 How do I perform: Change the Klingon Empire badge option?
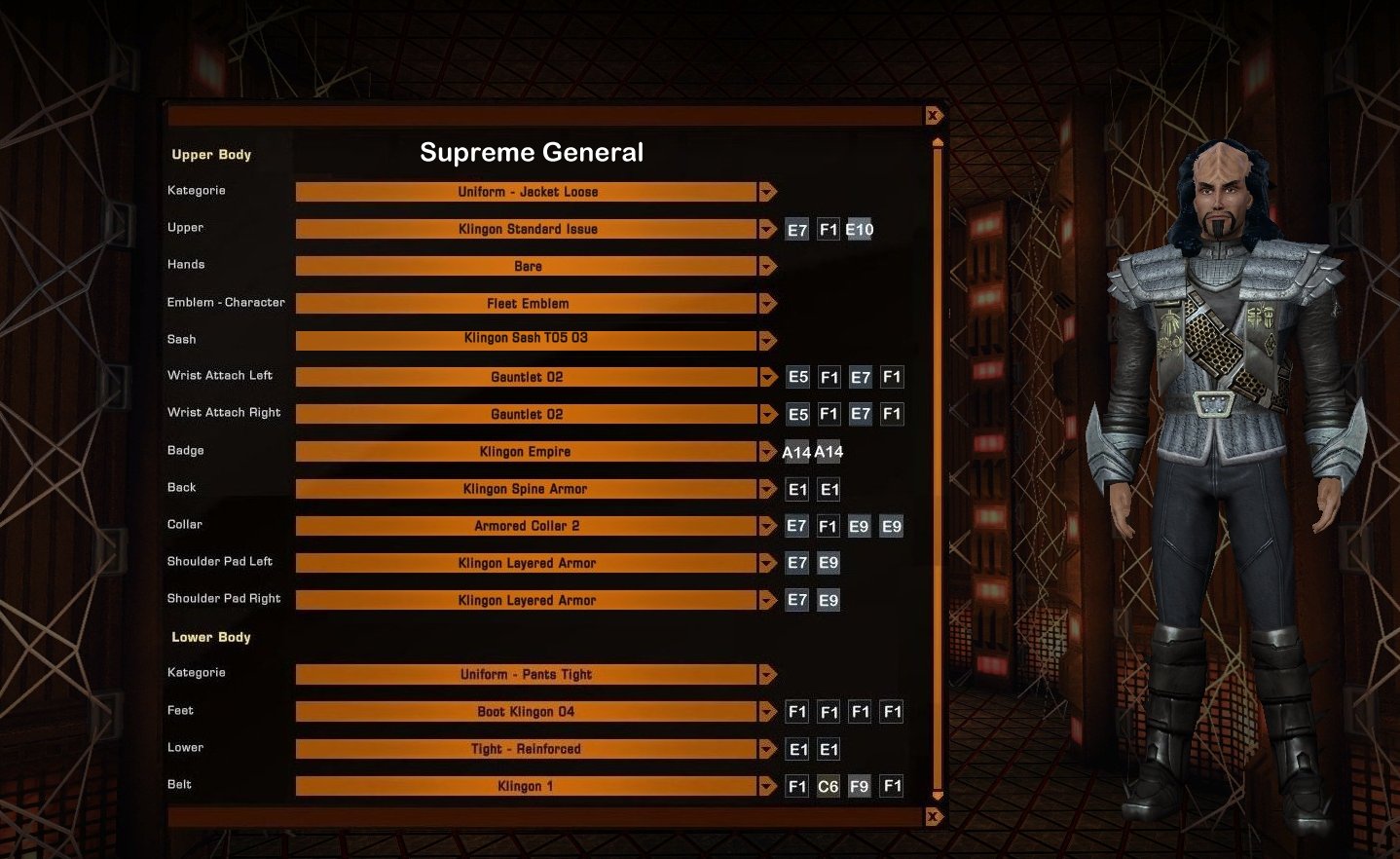pyautogui.click(x=527, y=452)
